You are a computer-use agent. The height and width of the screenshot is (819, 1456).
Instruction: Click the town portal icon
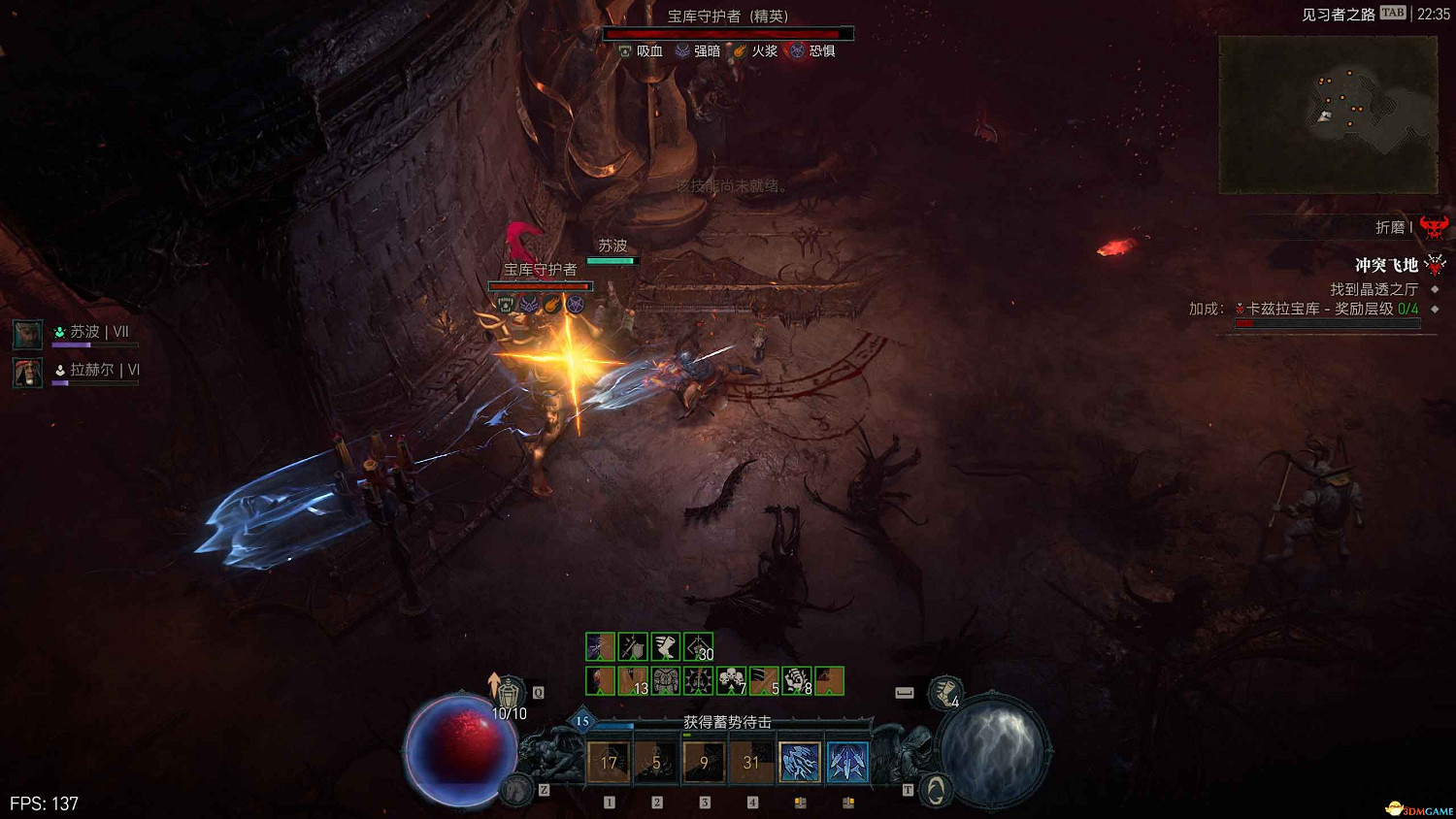tap(935, 790)
